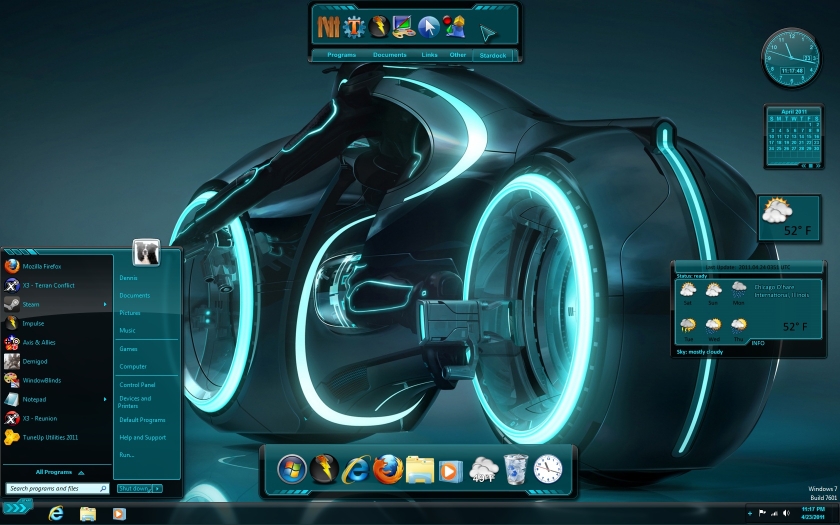Open the Links tab on the top dock
The height and width of the screenshot is (525, 840).
[429, 55]
